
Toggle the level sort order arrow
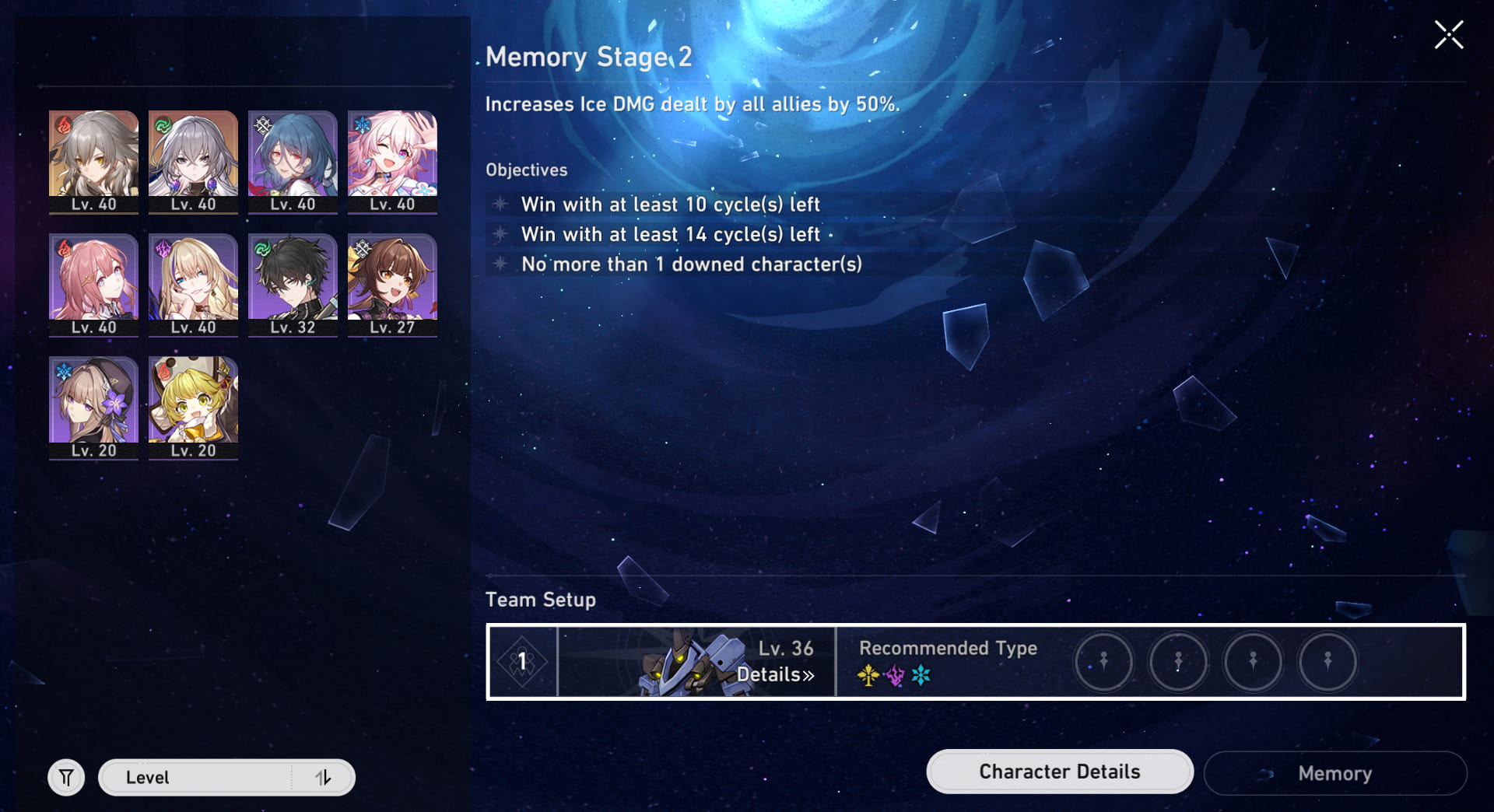tap(325, 777)
